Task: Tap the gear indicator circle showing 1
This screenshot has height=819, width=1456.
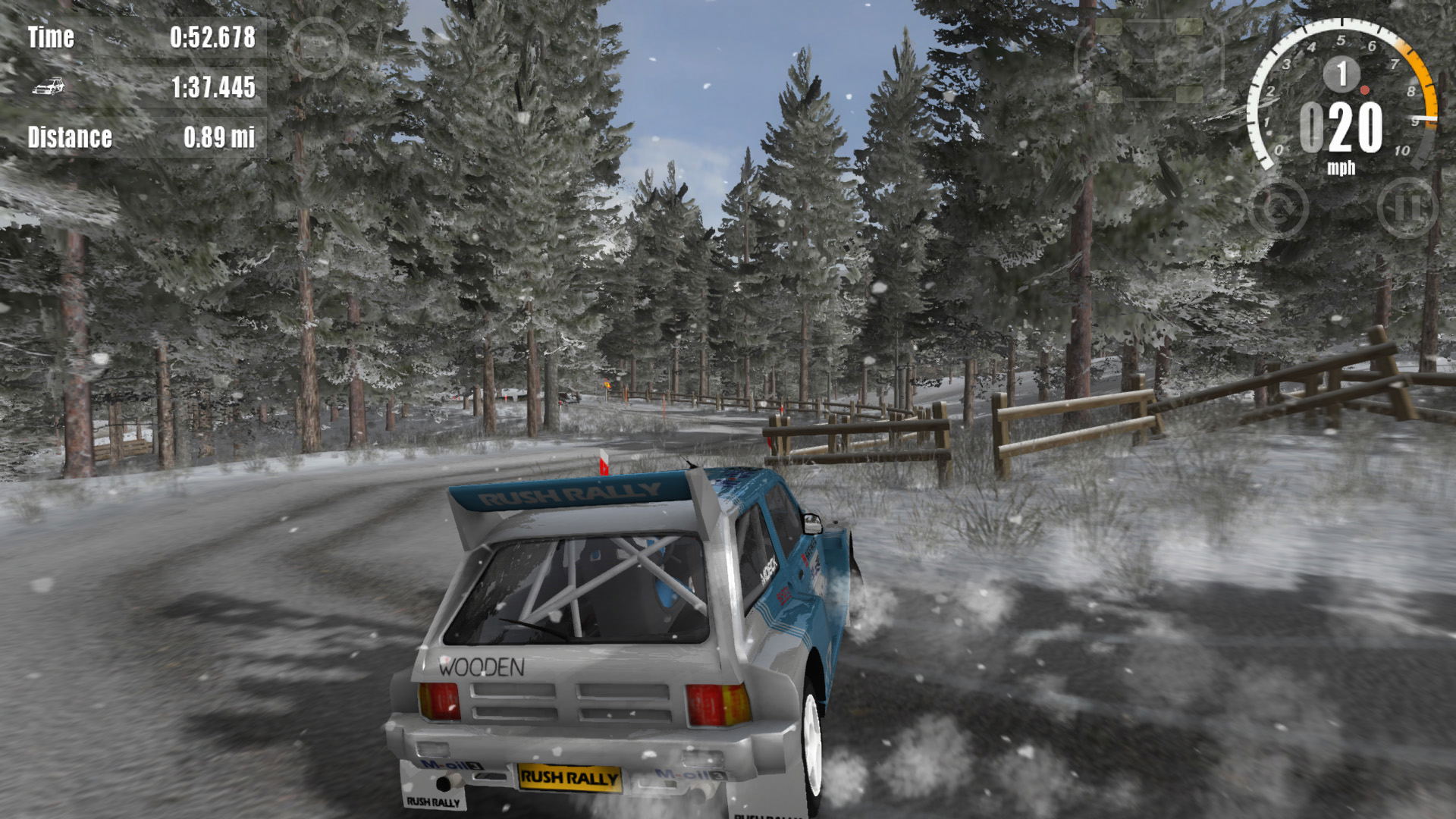Action: pyautogui.click(x=1341, y=73)
